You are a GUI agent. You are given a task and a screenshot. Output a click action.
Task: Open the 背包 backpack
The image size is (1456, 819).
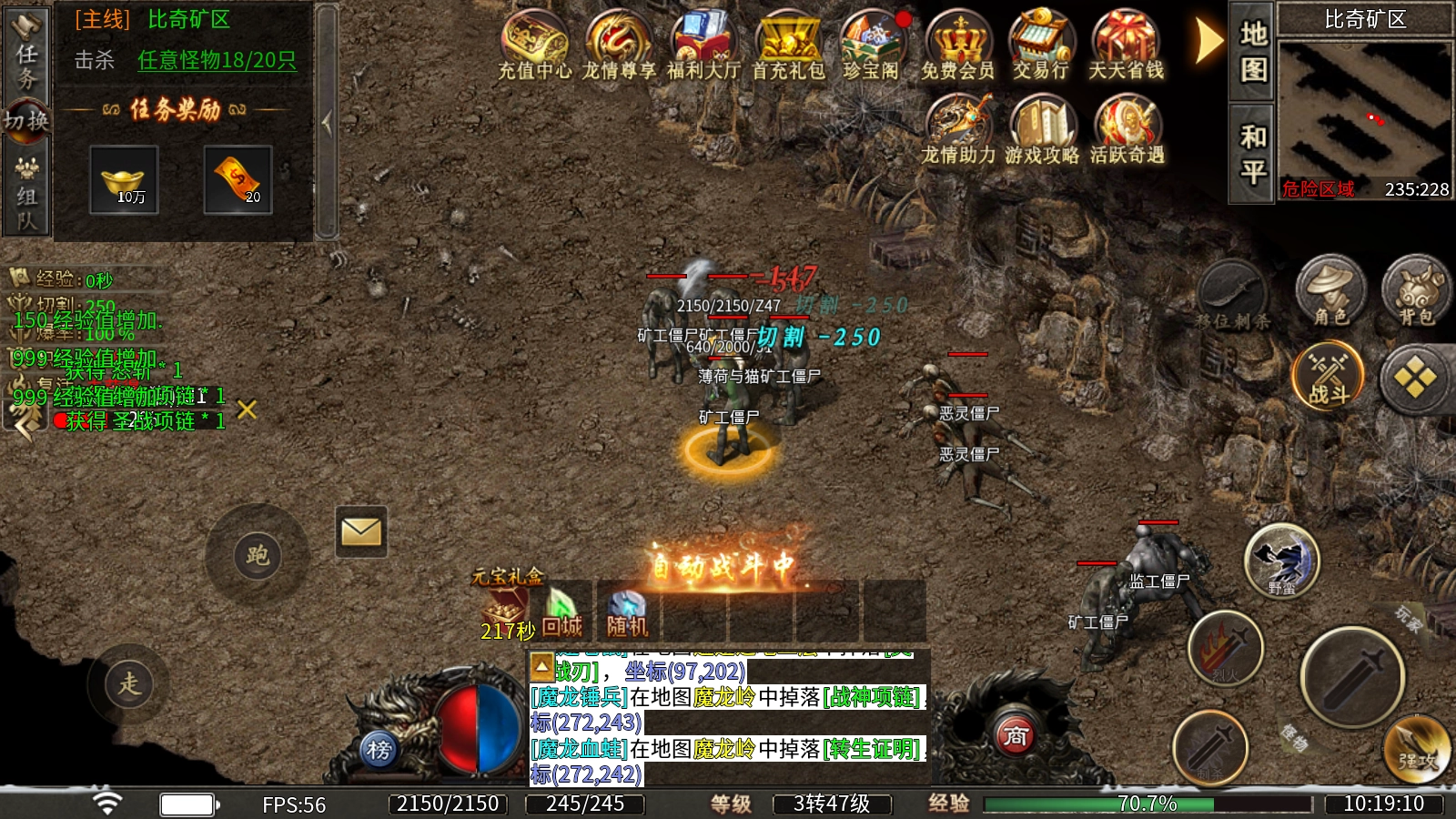tap(1415, 291)
